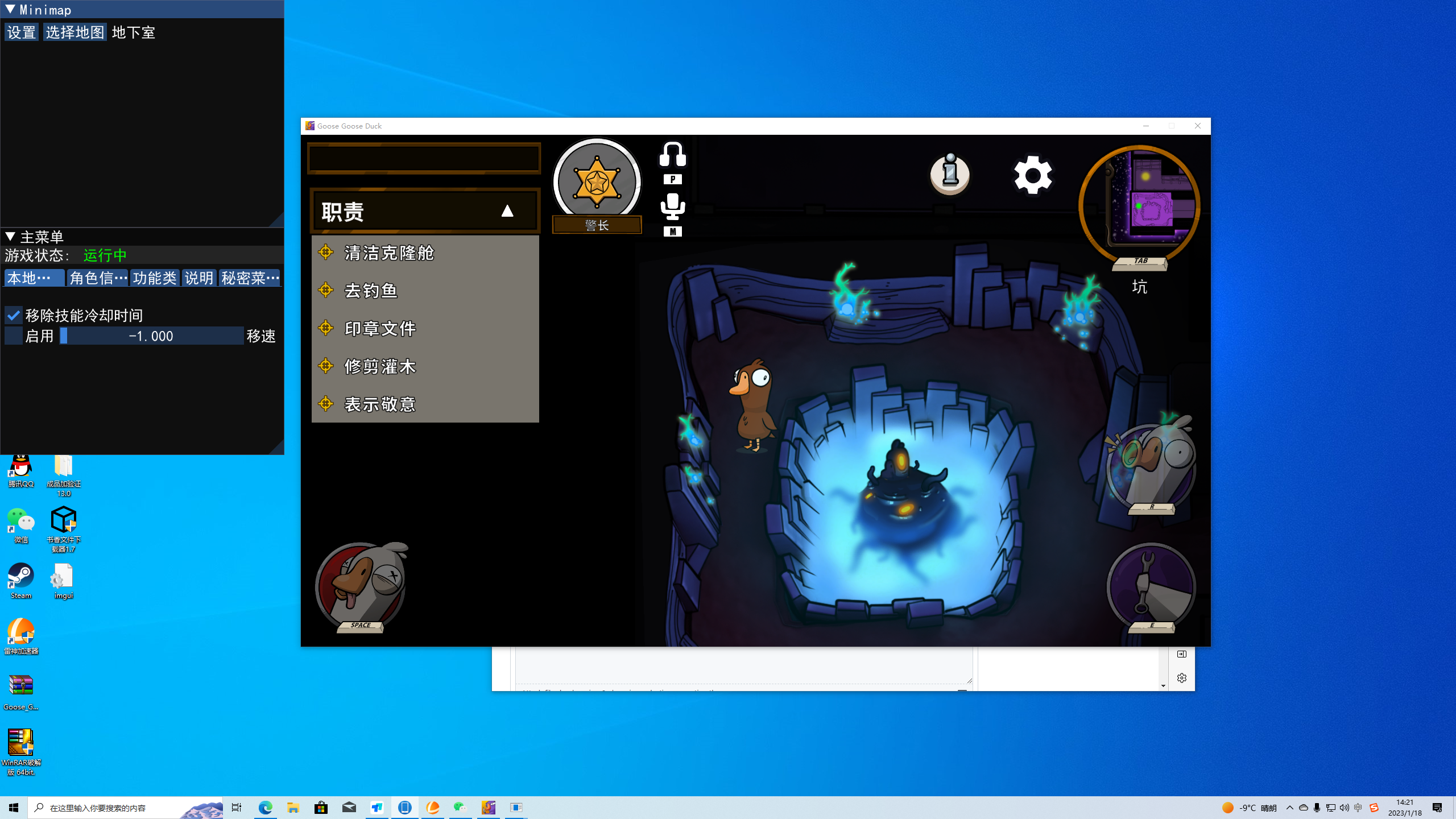Collapse the Minimap panel
The width and height of the screenshot is (1456, 819).
(9, 9)
